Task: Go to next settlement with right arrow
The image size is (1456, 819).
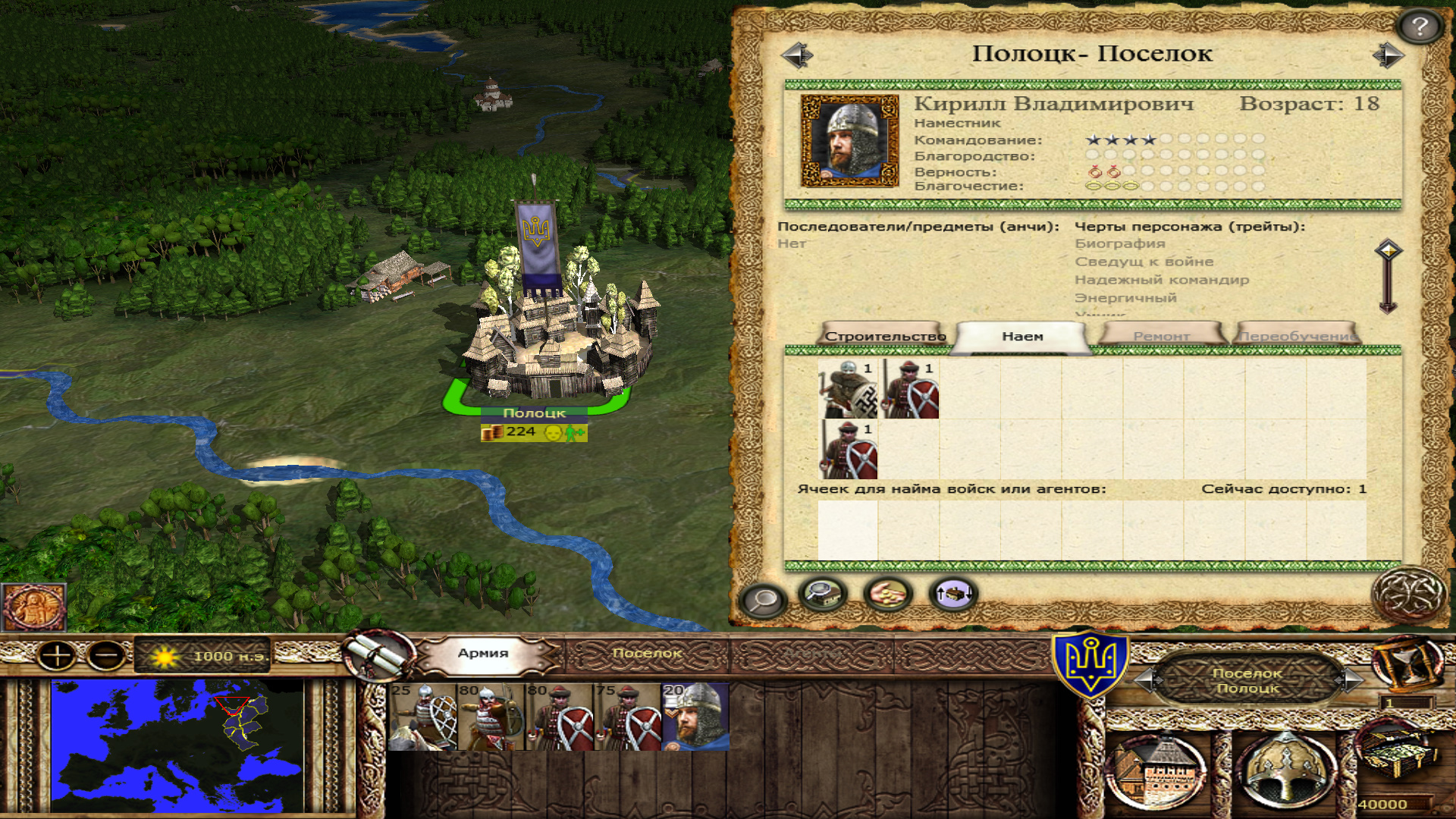Action: click(1388, 55)
